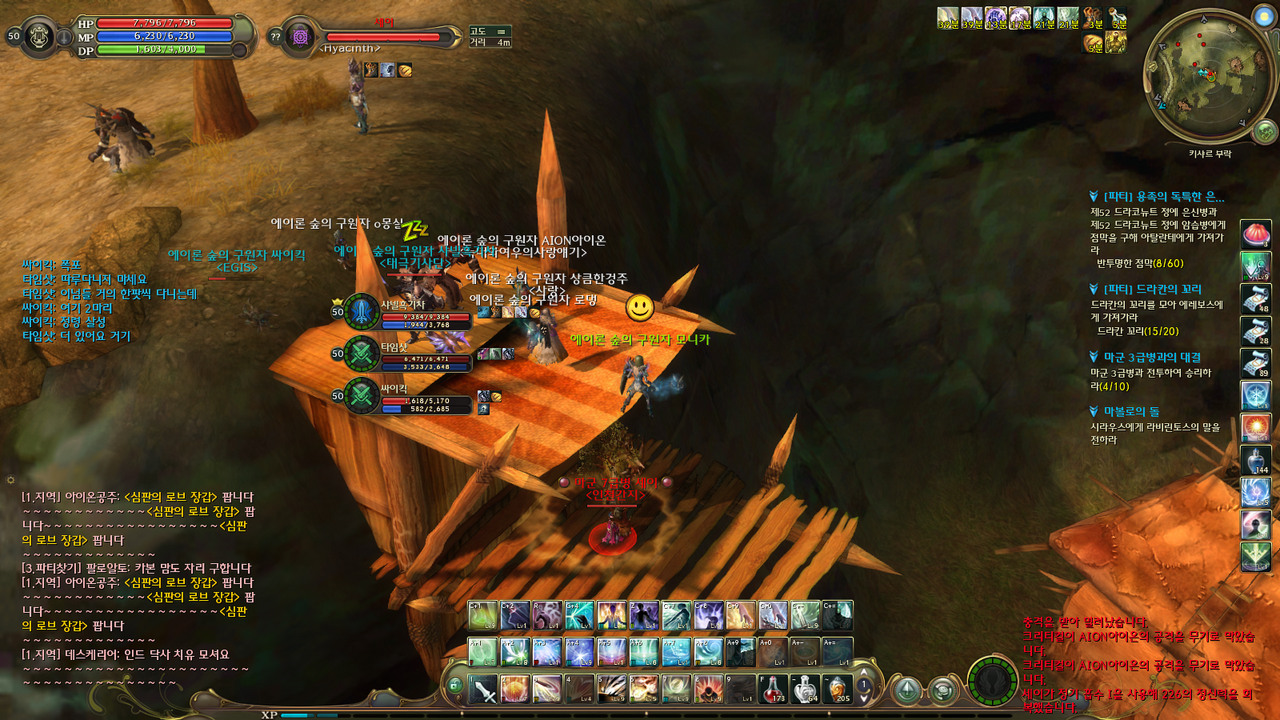Use the red potion with 173 charges
The width and height of the screenshot is (1280, 720).
773,688
